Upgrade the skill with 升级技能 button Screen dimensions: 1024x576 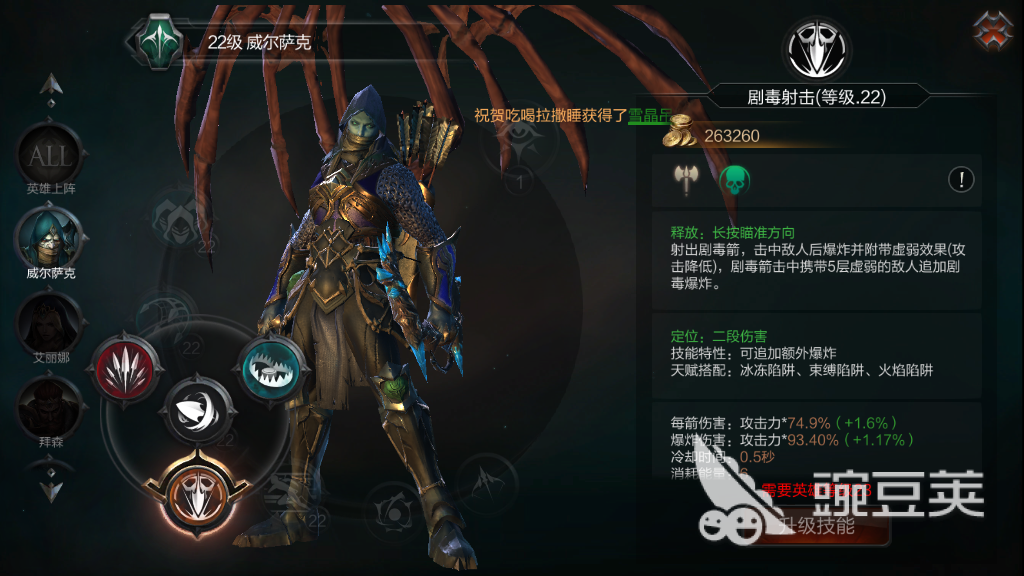coord(811,525)
